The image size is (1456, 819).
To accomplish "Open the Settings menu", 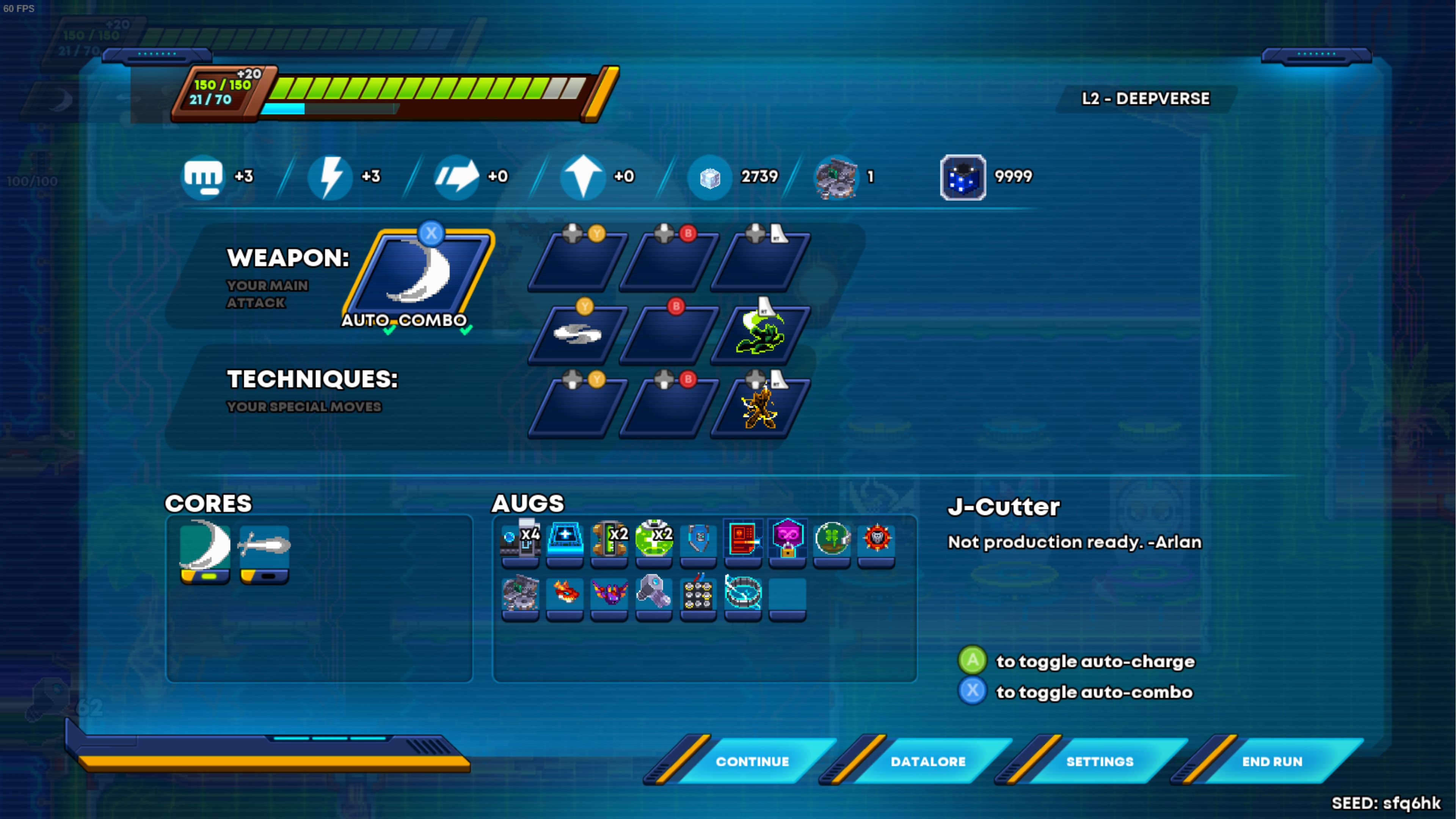I will [x=1099, y=761].
